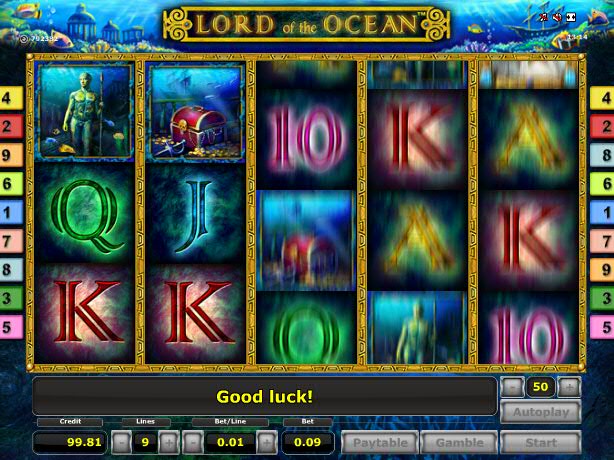614x460 pixels.
Task: Open the Paytable
Action: tap(380, 442)
